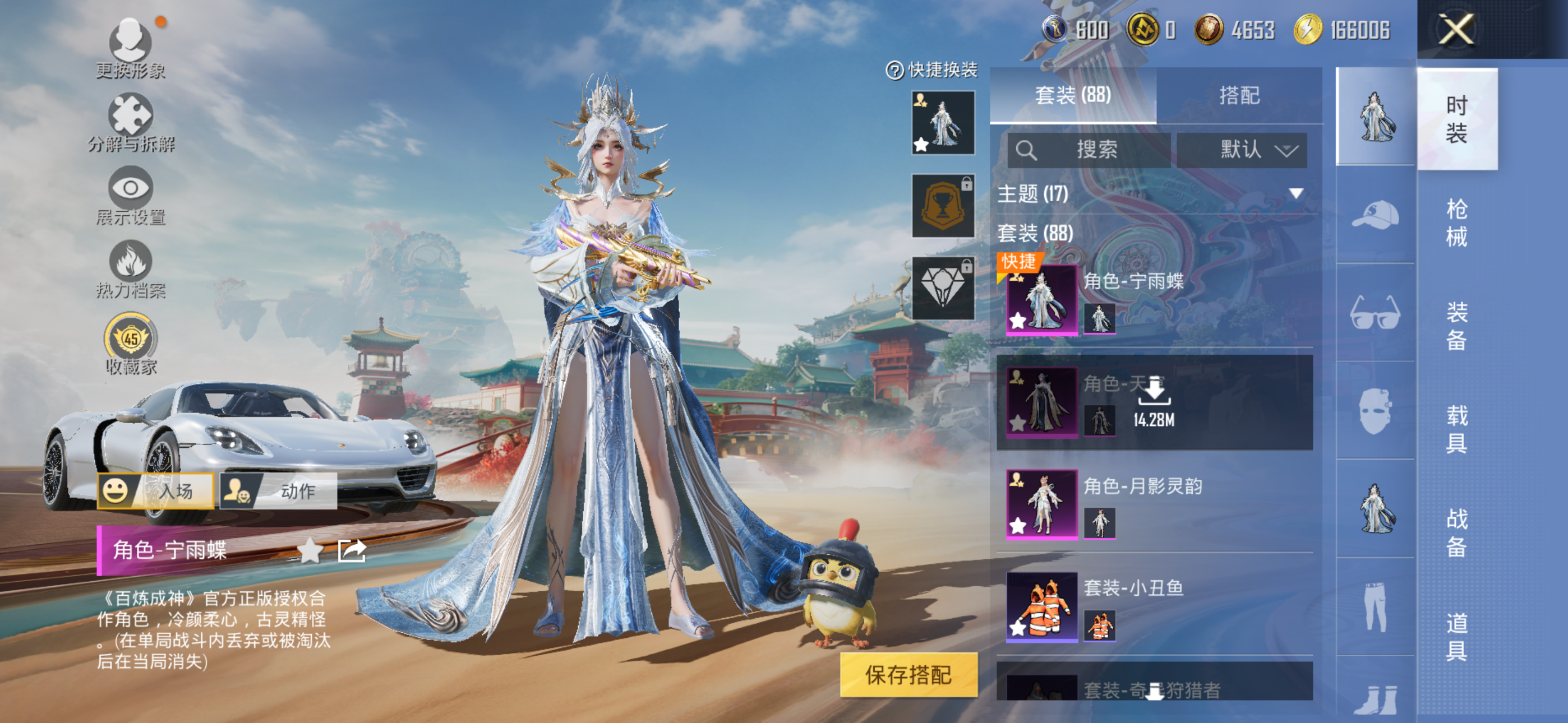Switch to the 枪械 firearms category
Image resolution: width=1568 pixels, height=723 pixels.
[1456, 222]
